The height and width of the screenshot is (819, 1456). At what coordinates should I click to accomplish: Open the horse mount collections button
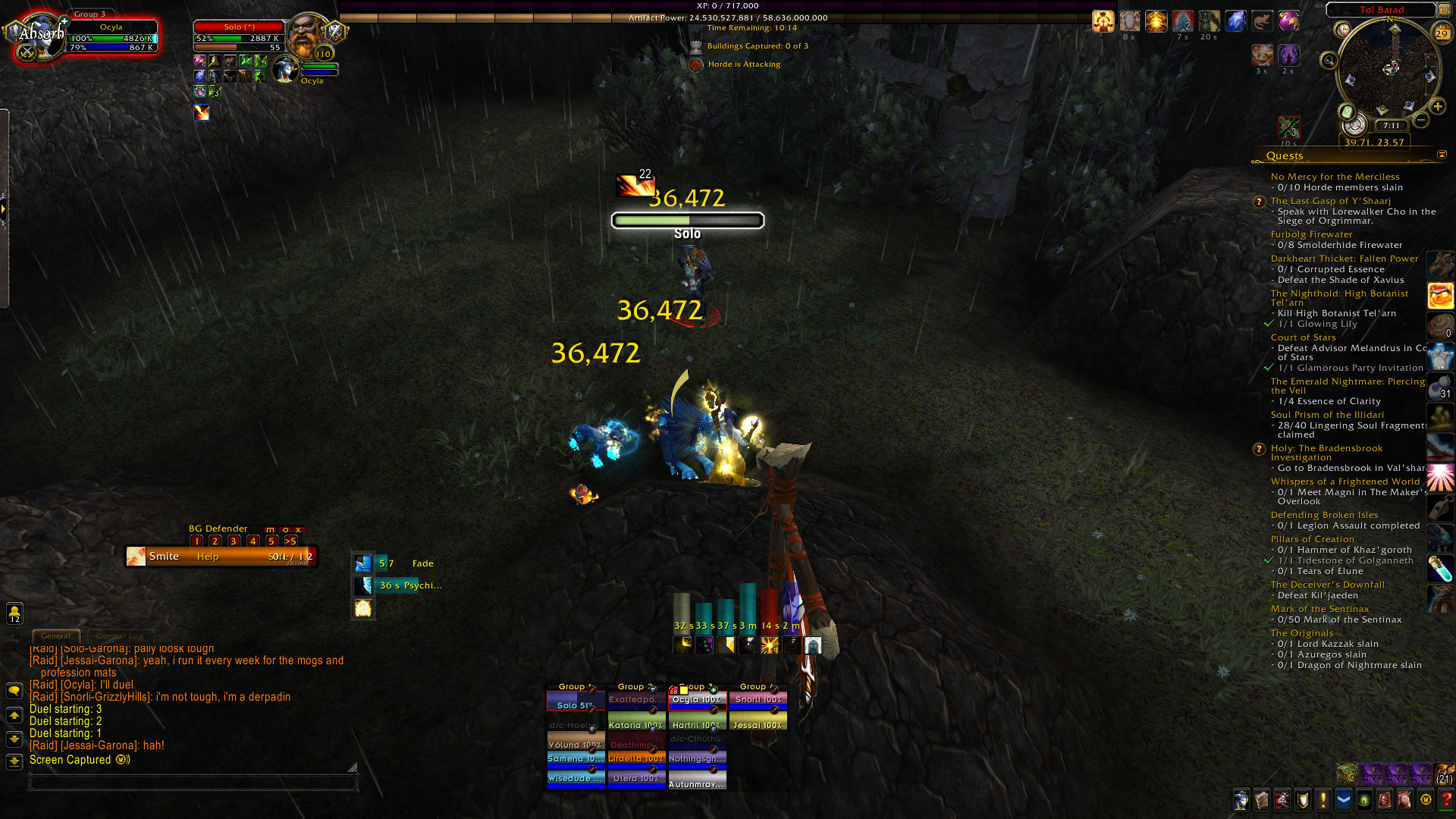[x=1405, y=800]
